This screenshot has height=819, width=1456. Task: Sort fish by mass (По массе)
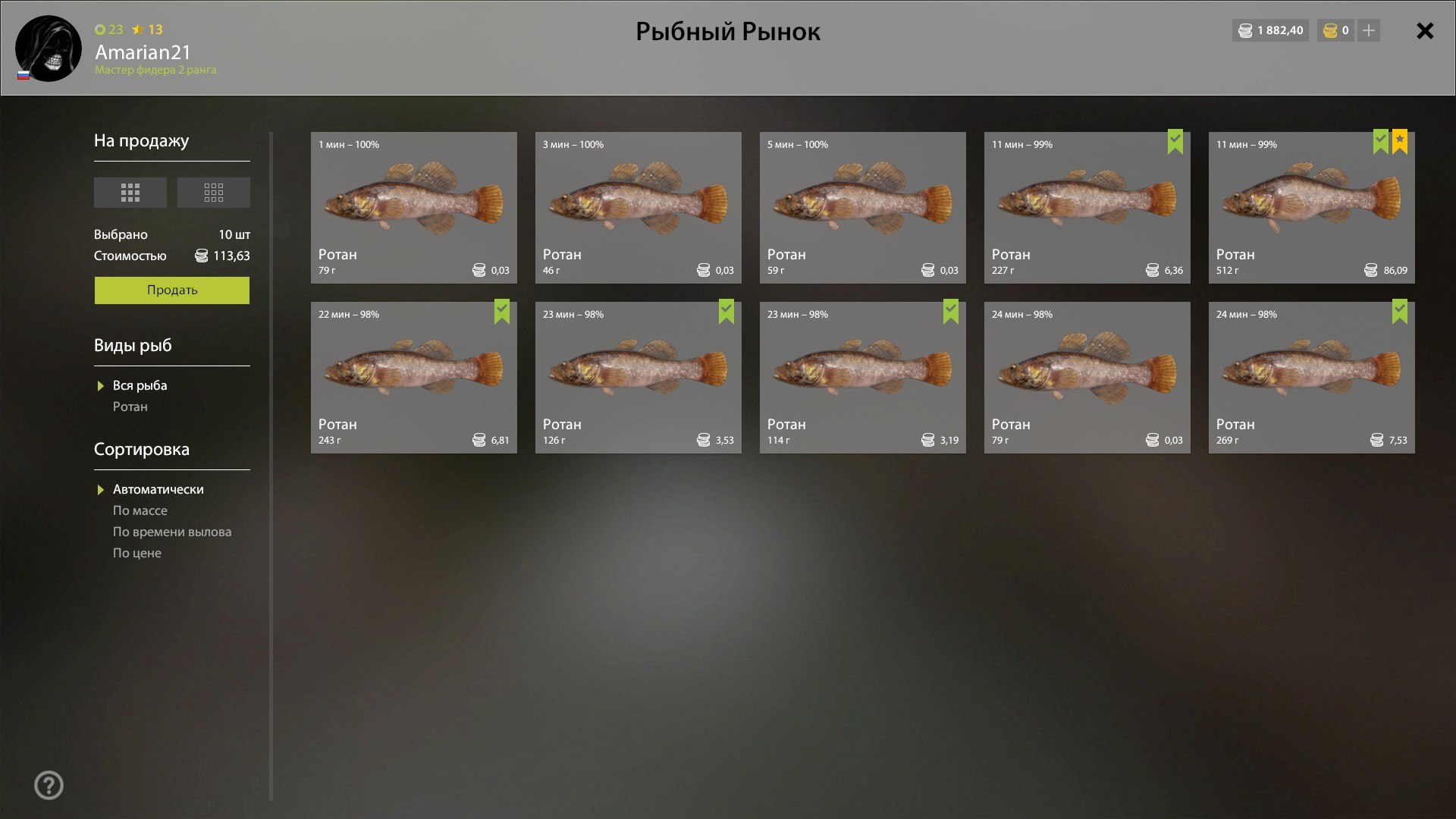coord(140,511)
